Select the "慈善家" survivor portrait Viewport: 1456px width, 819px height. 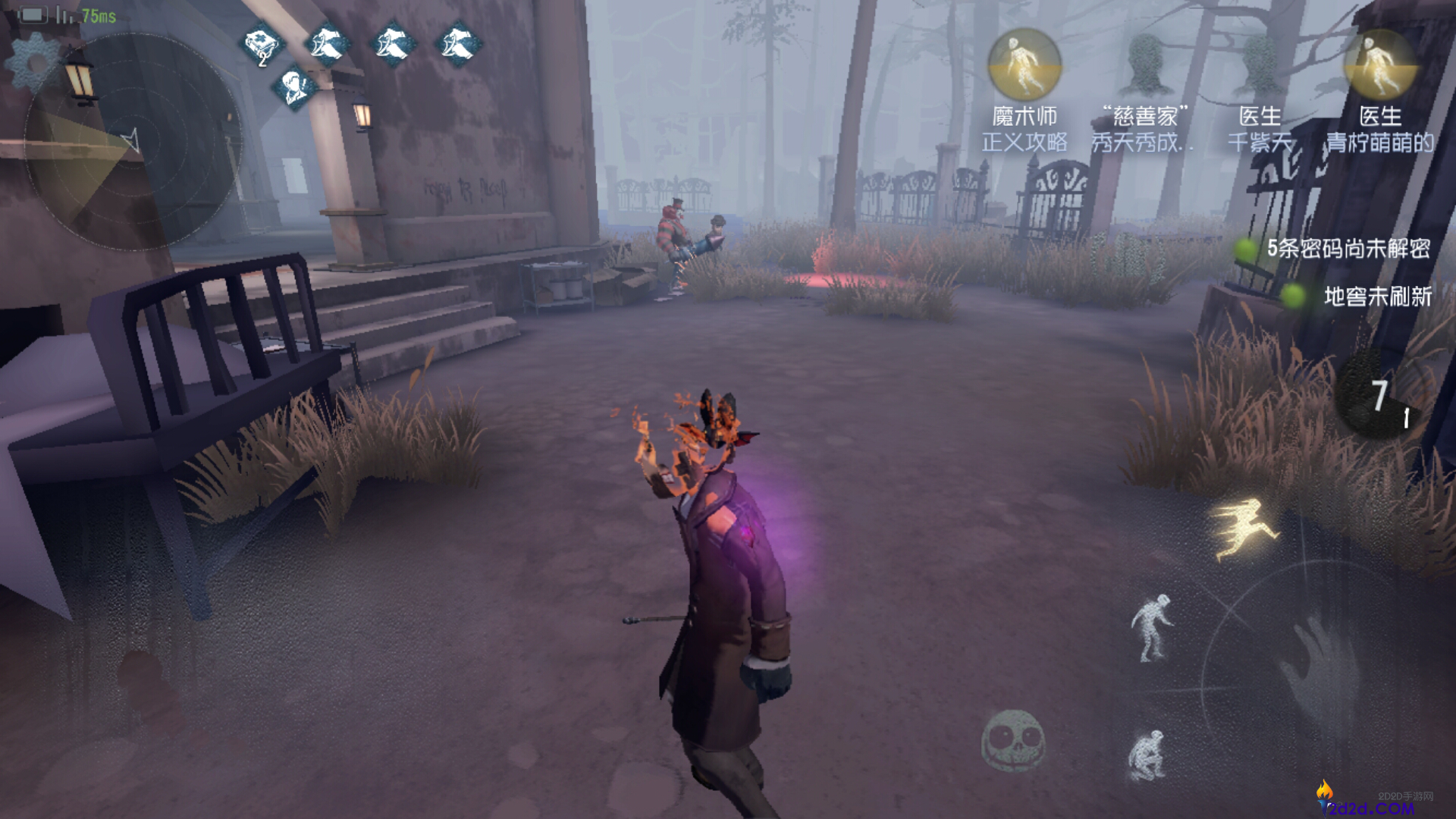(x=1145, y=67)
